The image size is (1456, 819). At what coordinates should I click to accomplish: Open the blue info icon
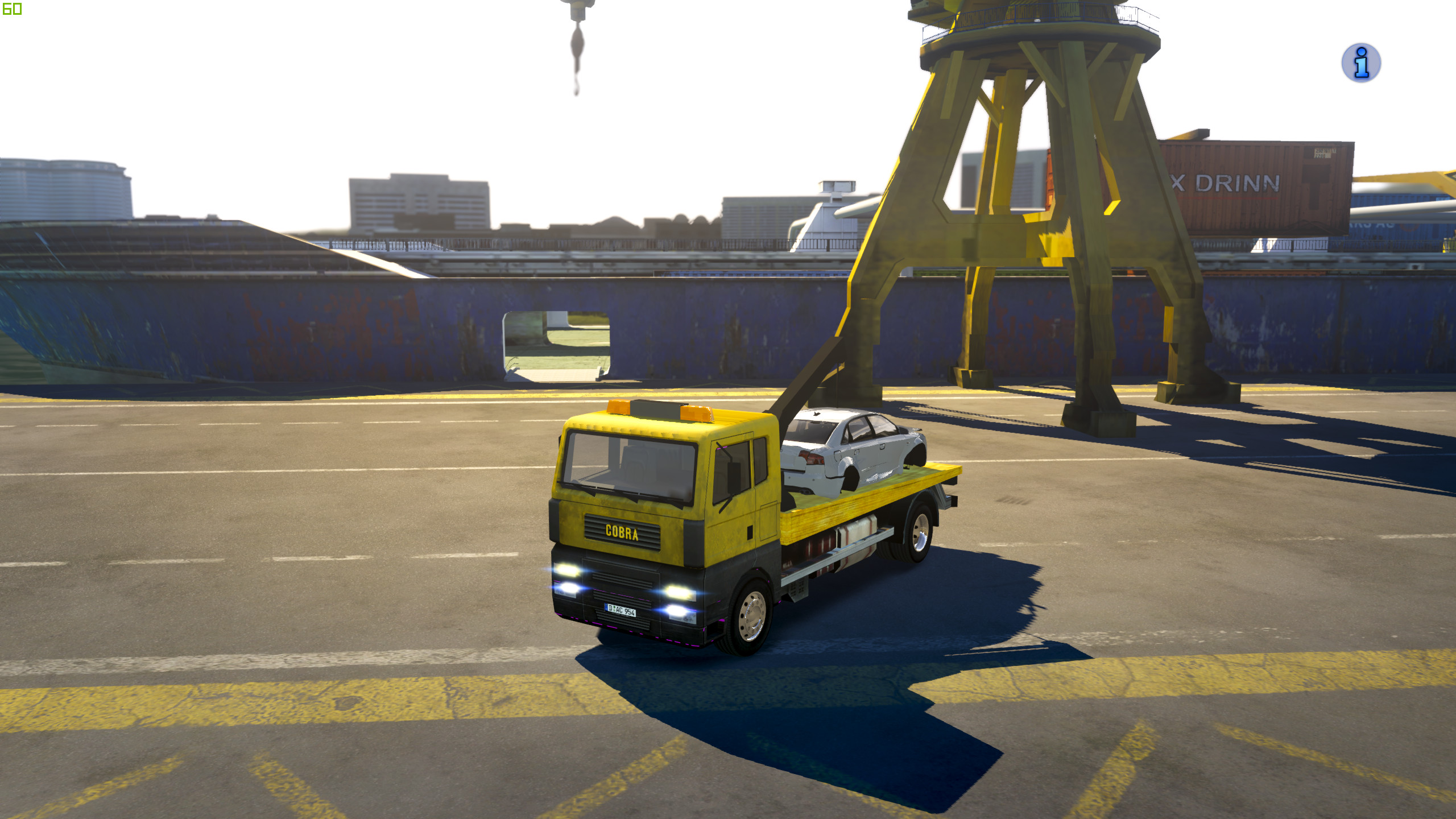(1360, 63)
